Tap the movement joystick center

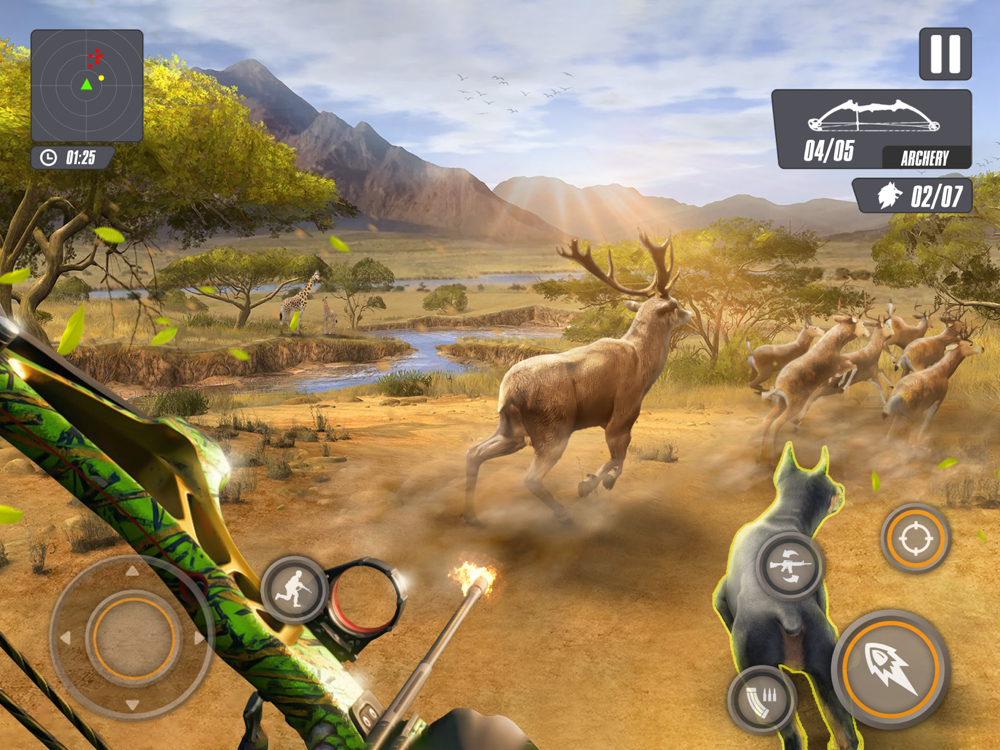click(x=132, y=637)
